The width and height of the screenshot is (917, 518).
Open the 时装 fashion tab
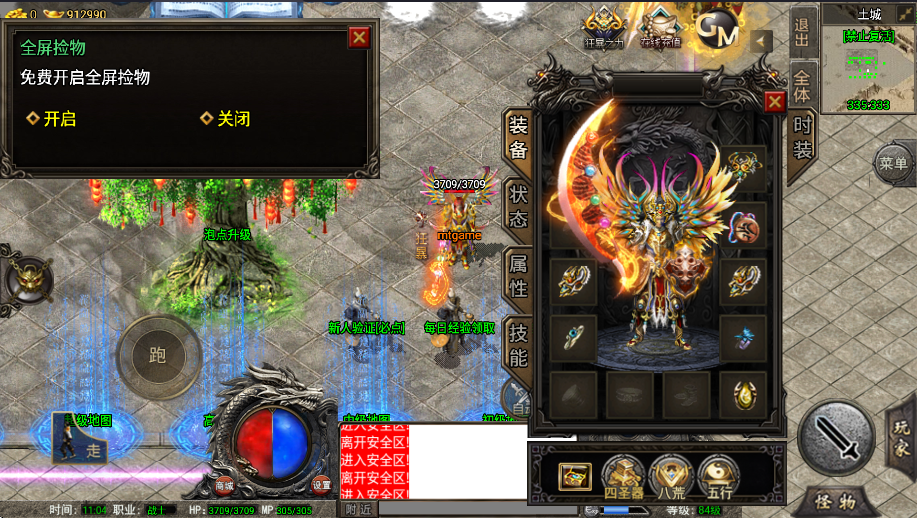[x=802, y=138]
